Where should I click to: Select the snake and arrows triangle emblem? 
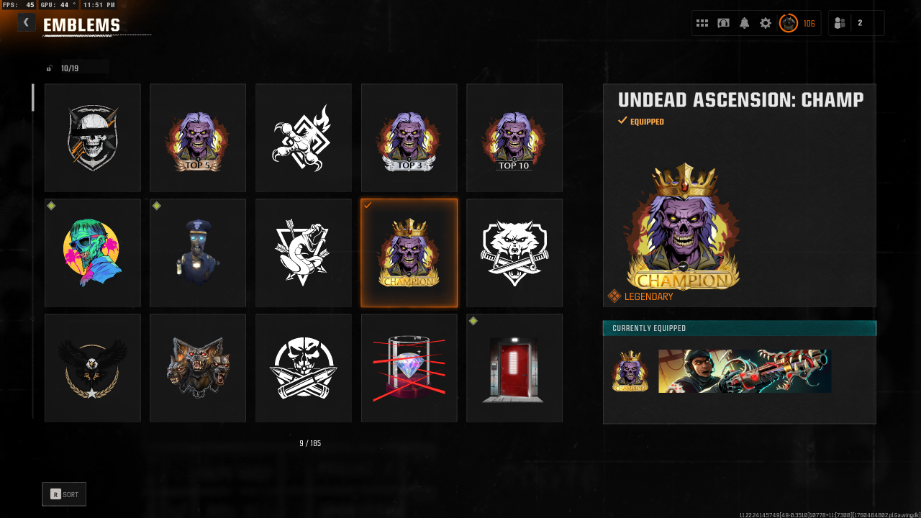303,253
